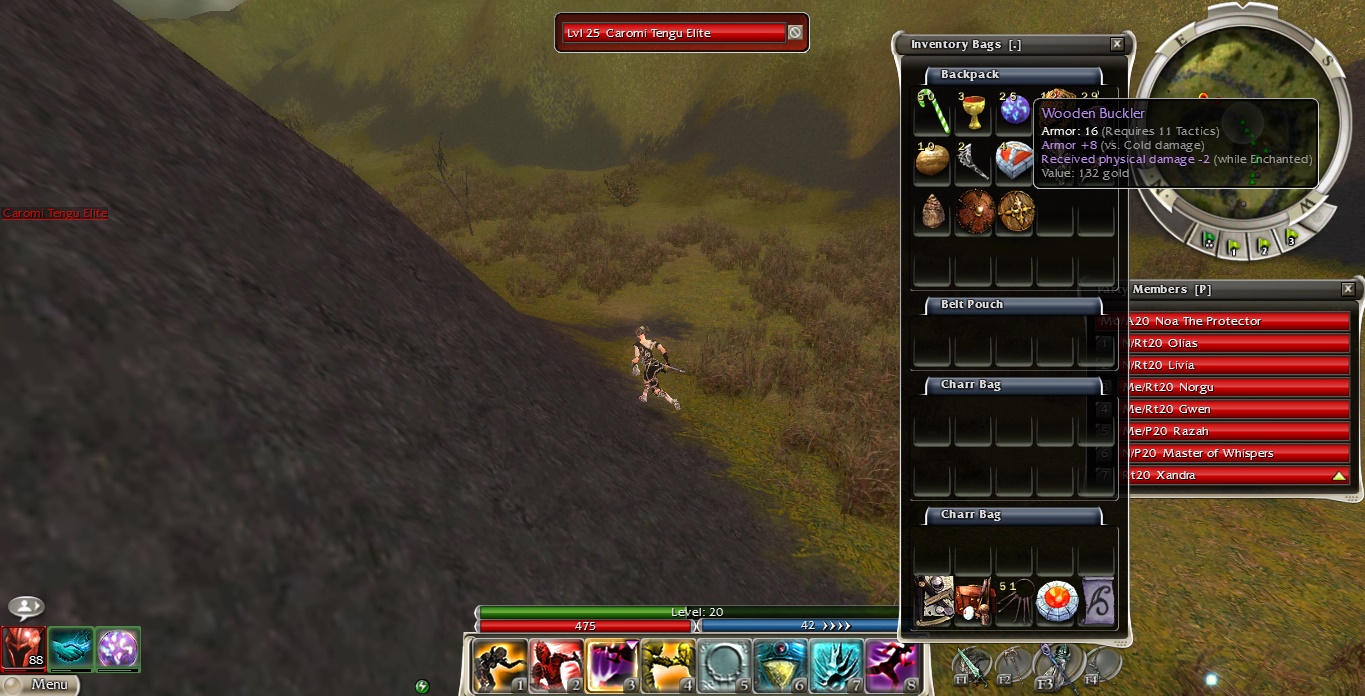This screenshot has height=696, width=1365.
Task: Close the Inventory Bags window
Action: 1117,44
